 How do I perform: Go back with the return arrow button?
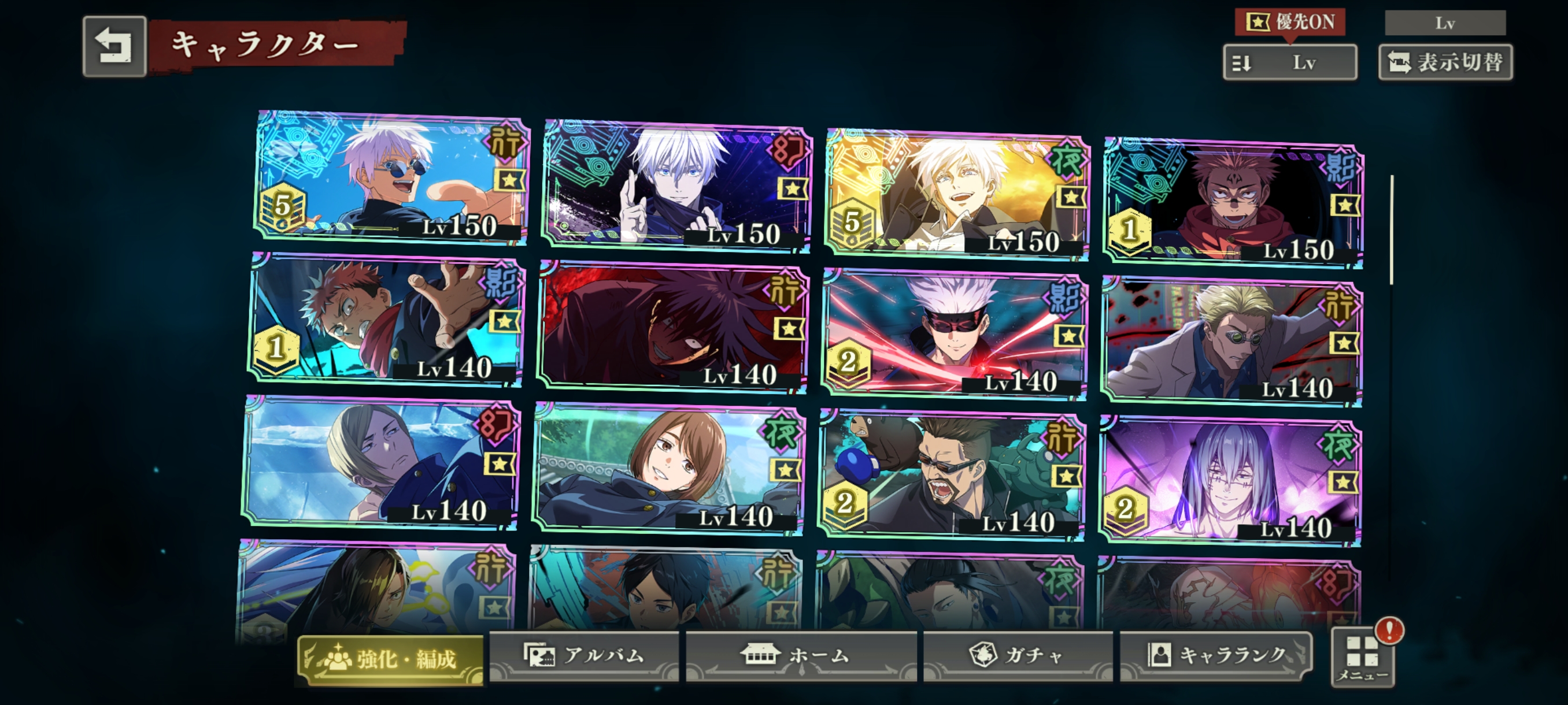[114, 46]
